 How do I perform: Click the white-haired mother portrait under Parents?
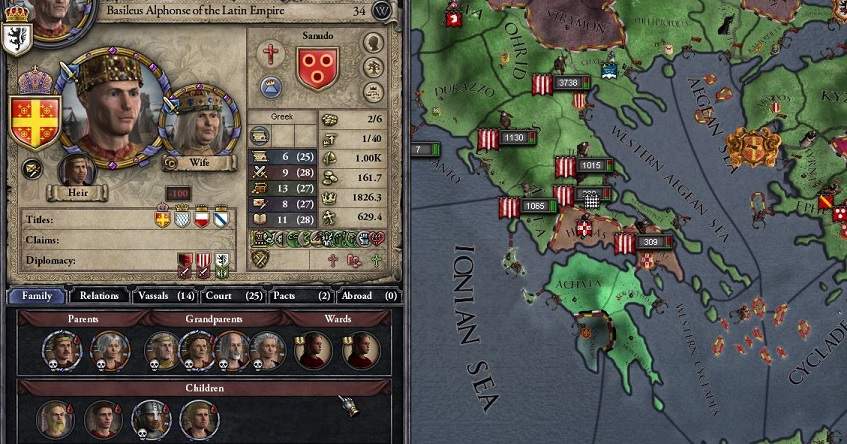109,350
